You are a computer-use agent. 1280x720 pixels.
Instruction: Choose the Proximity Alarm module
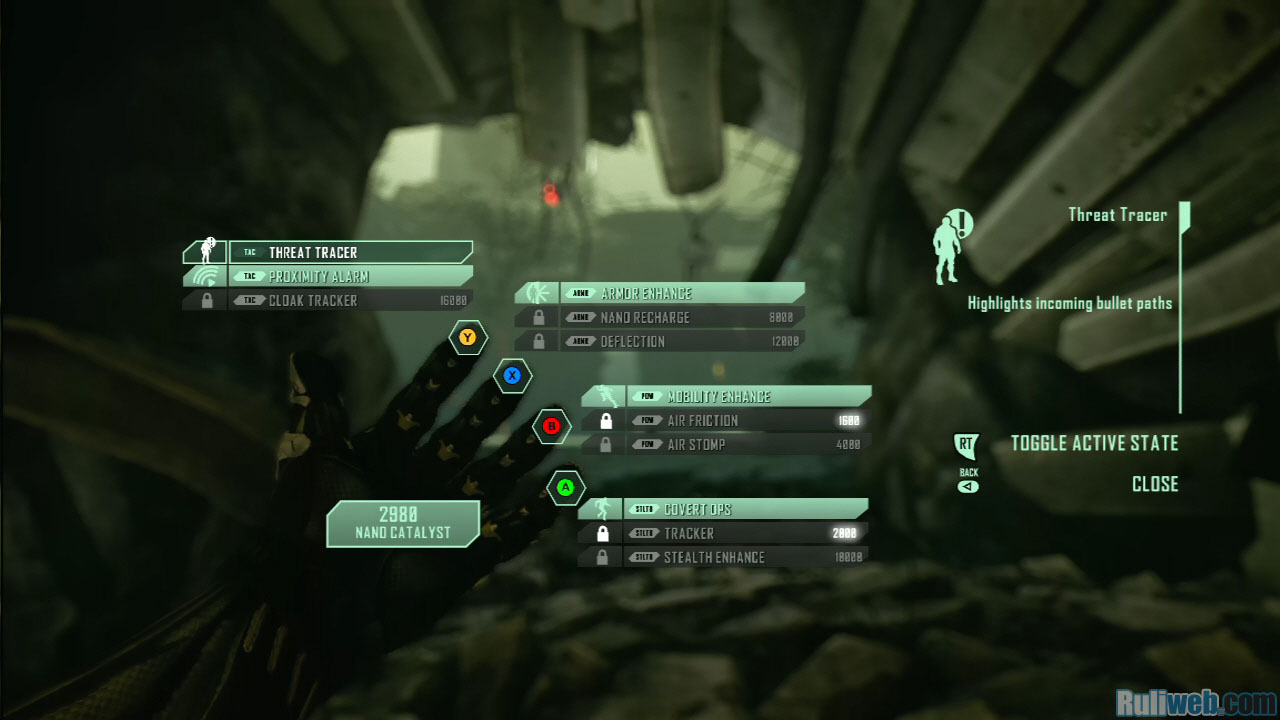[x=349, y=277]
